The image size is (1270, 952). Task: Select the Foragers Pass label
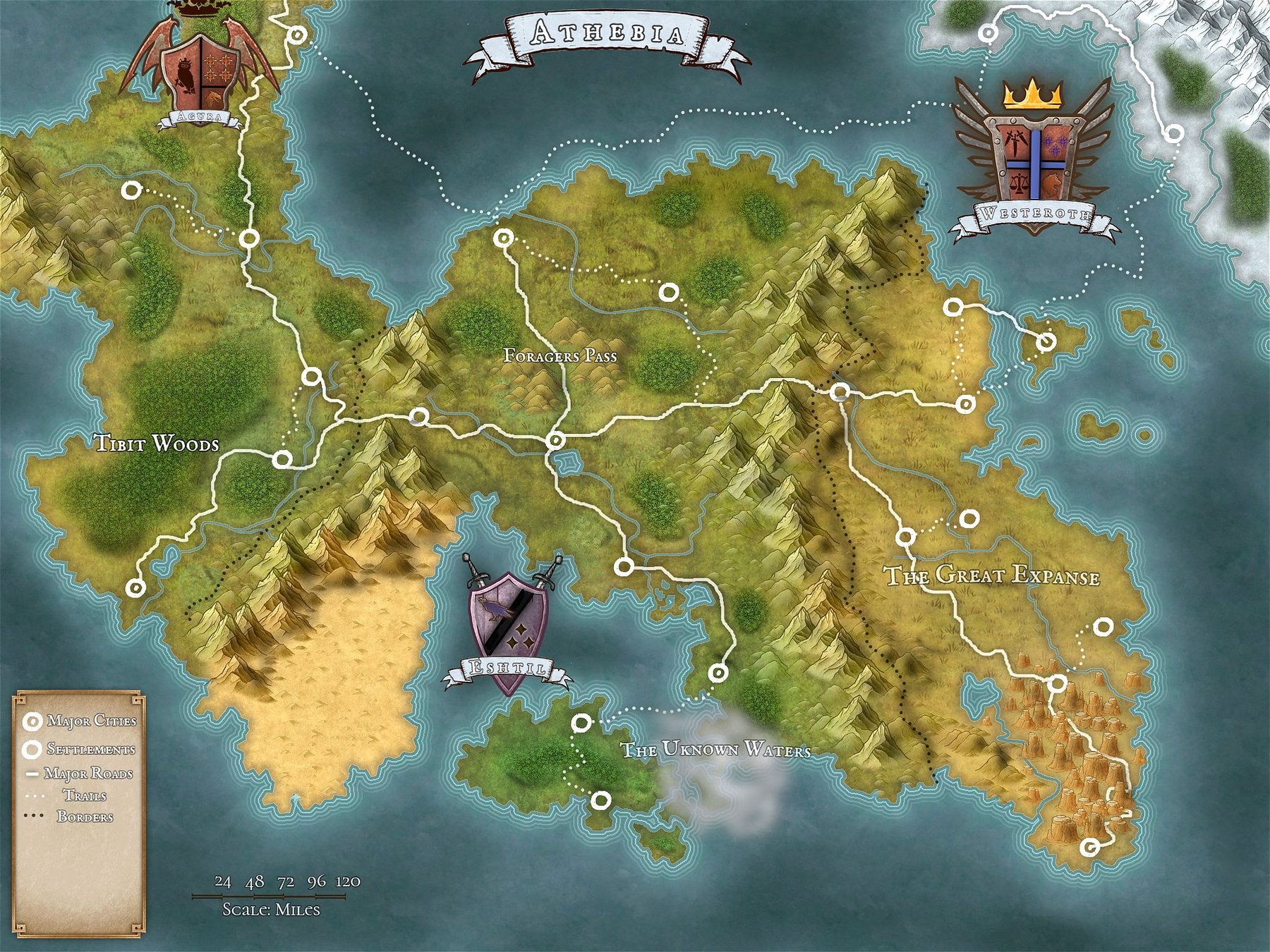pos(560,355)
